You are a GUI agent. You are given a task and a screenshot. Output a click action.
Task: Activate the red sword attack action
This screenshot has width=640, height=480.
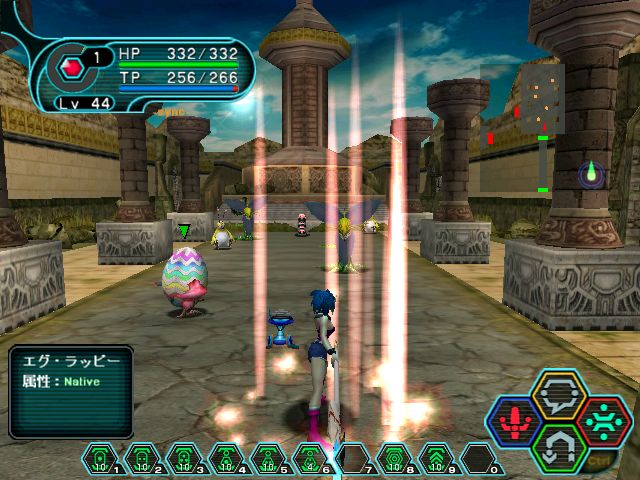[x=514, y=420]
